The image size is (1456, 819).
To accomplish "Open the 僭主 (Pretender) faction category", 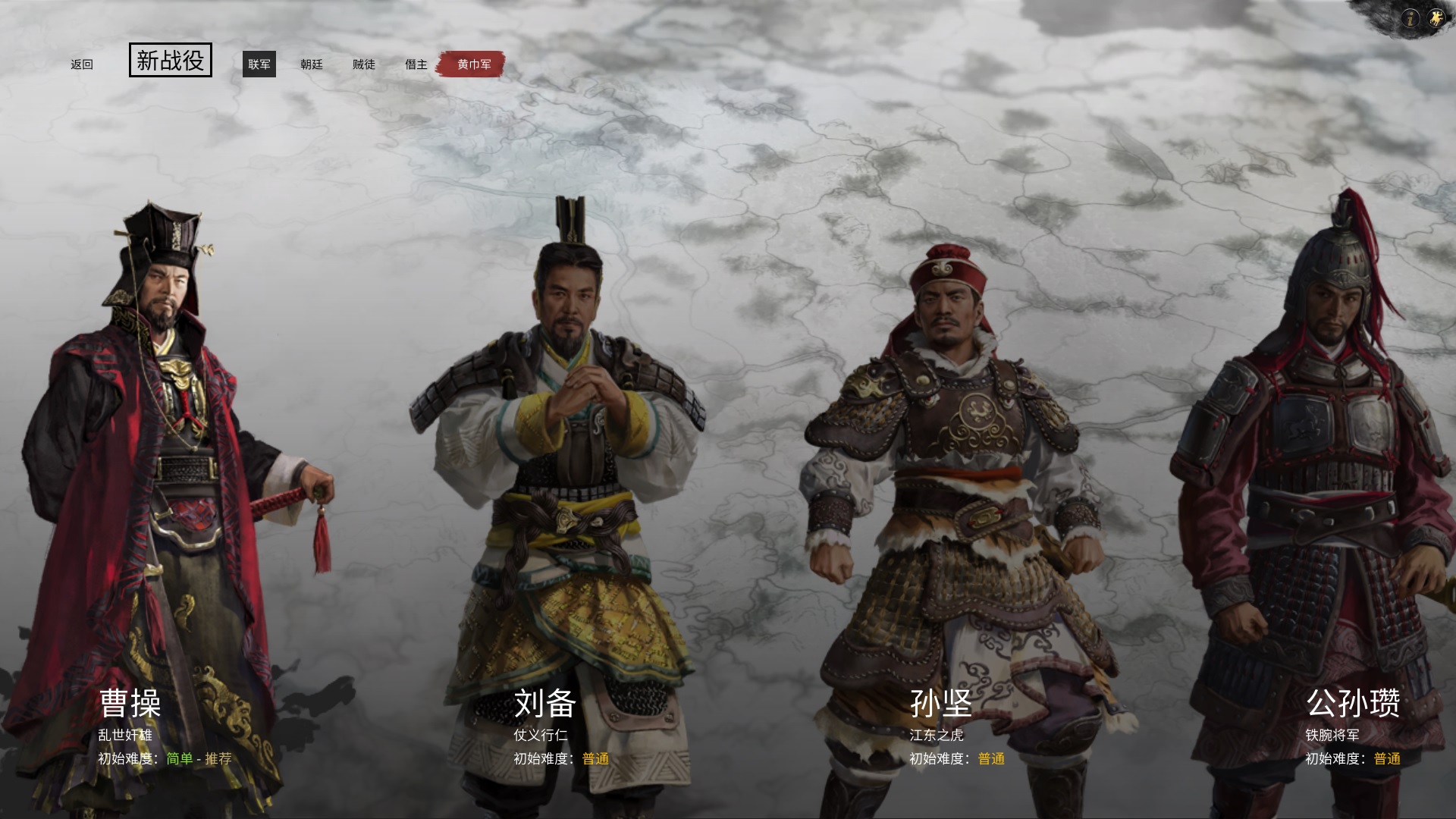I will tap(416, 64).
